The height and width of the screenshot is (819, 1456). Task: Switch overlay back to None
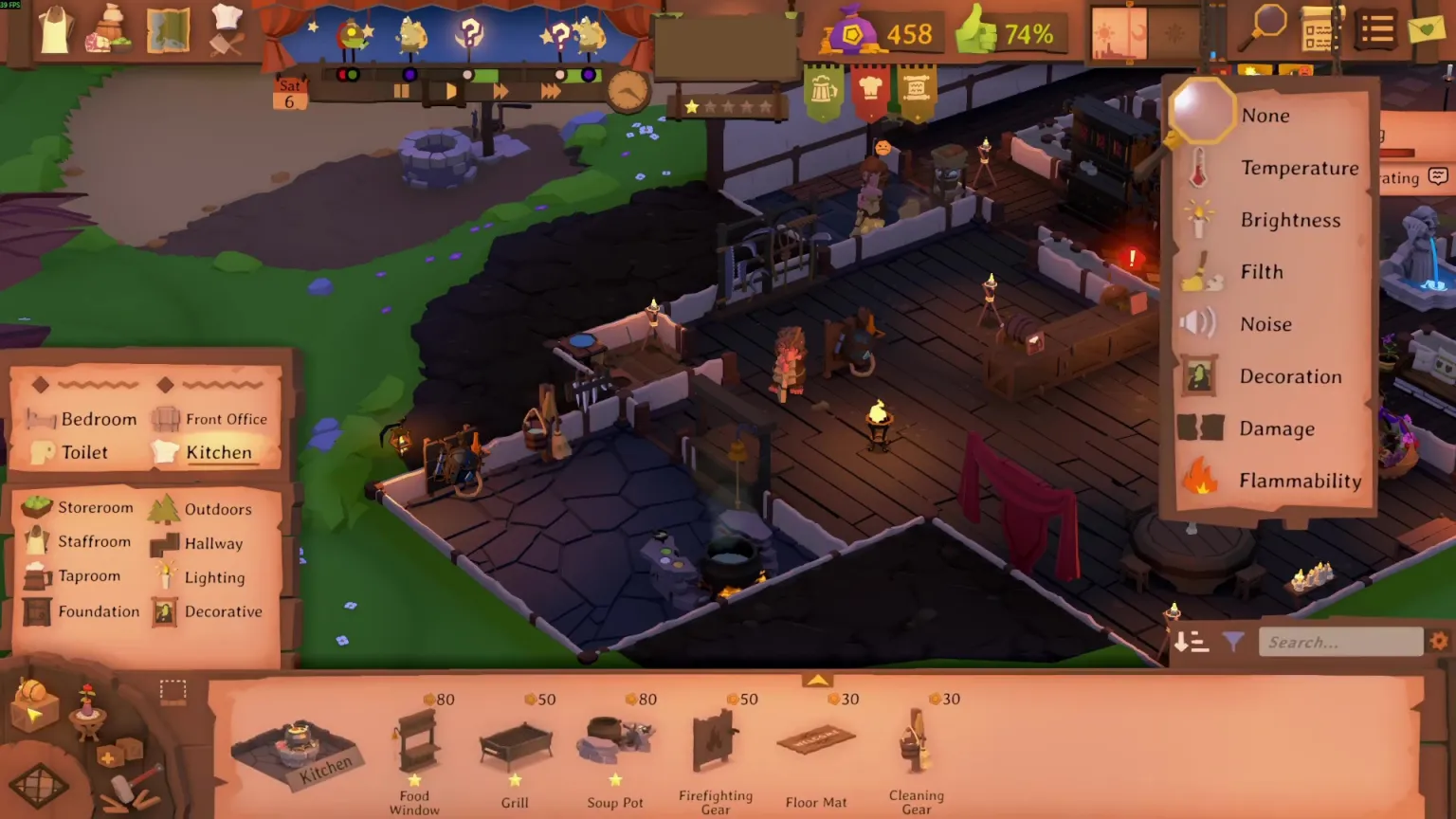pos(1265,115)
